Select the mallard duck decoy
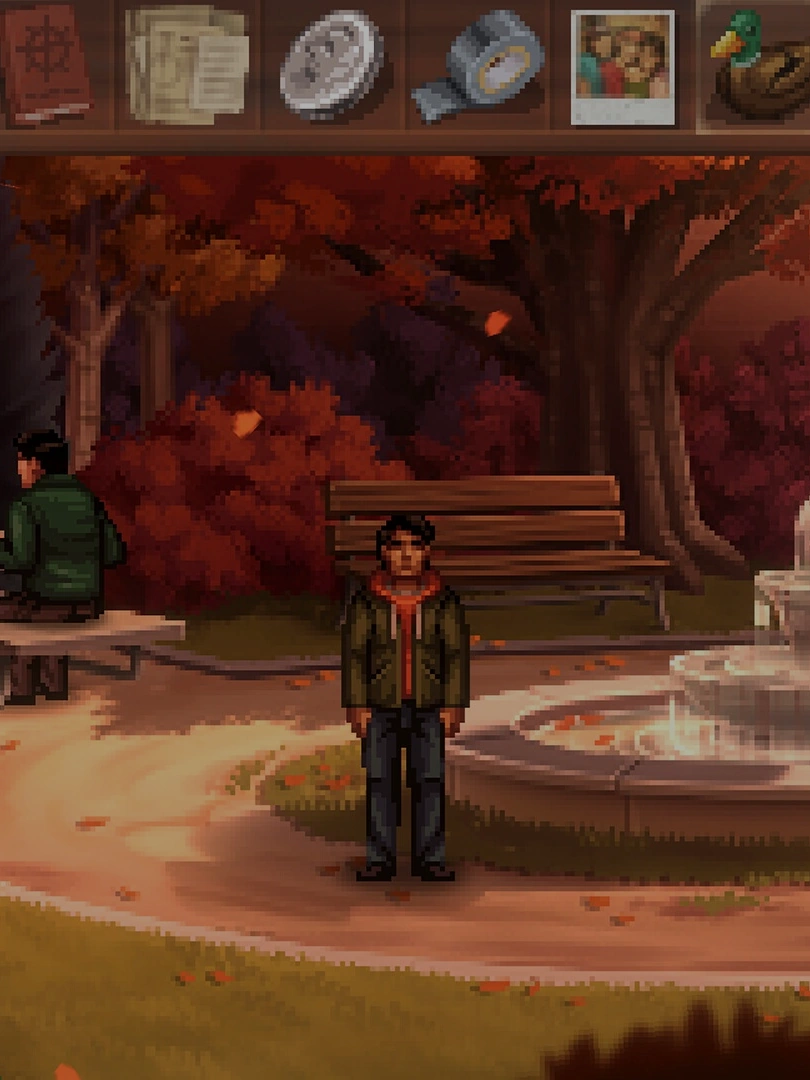This screenshot has width=810, height=1080. [760, 66]
